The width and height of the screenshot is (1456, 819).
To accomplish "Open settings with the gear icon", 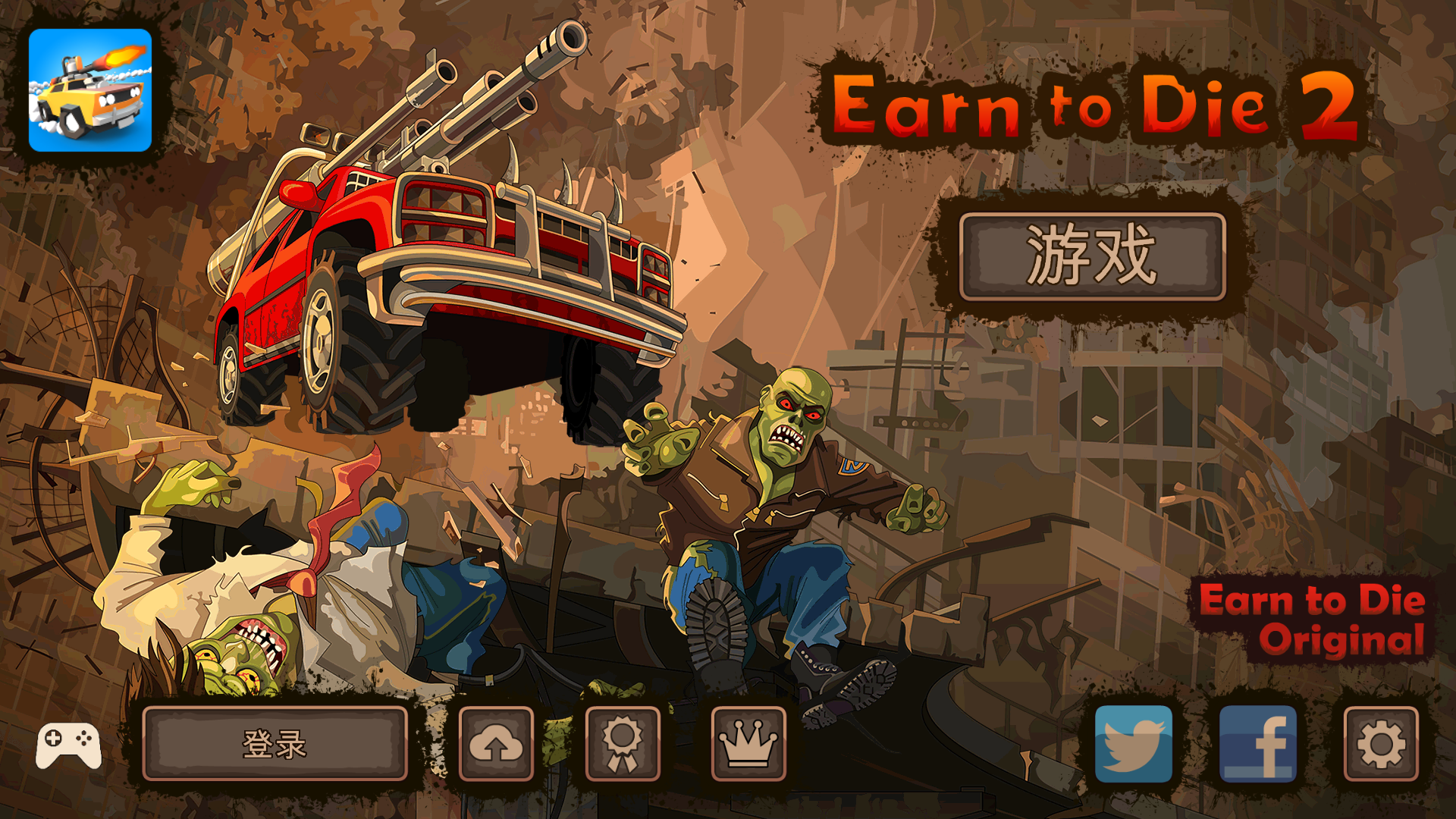I will pyautogui.click(x=1381, y=744).
